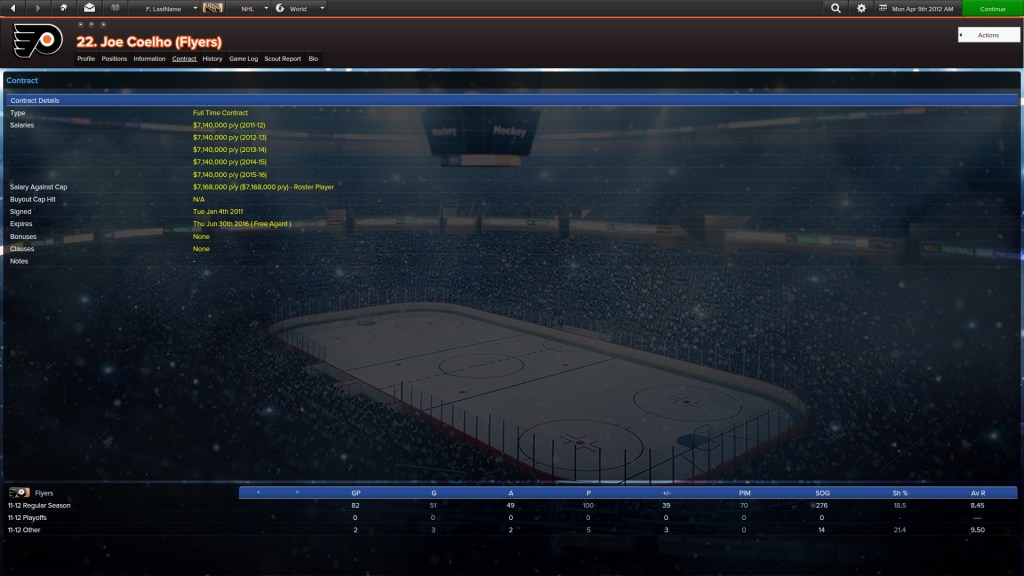Open the Bio tab

click(313, 59)
